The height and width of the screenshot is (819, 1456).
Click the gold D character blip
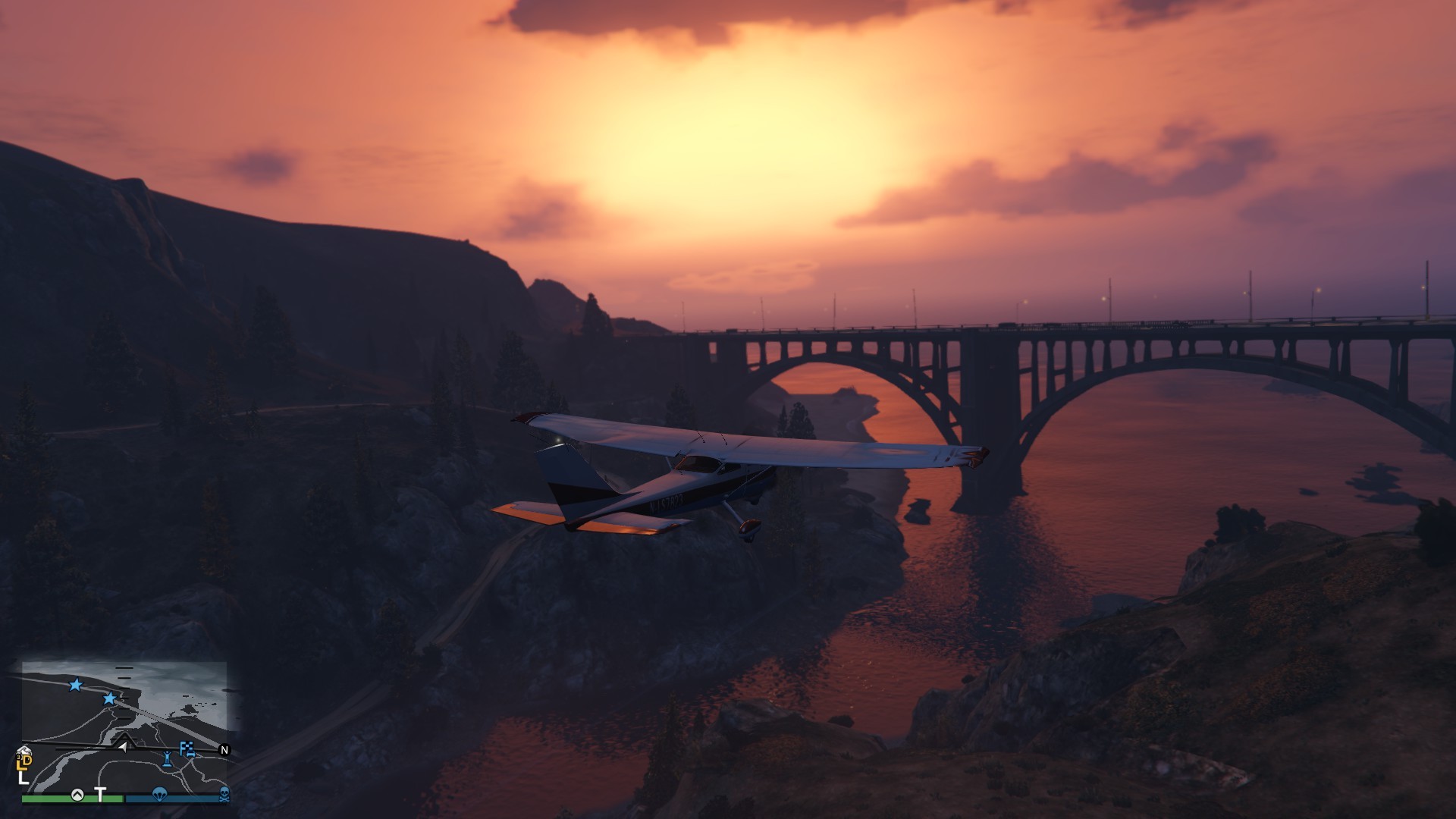[x=27, y=760]
